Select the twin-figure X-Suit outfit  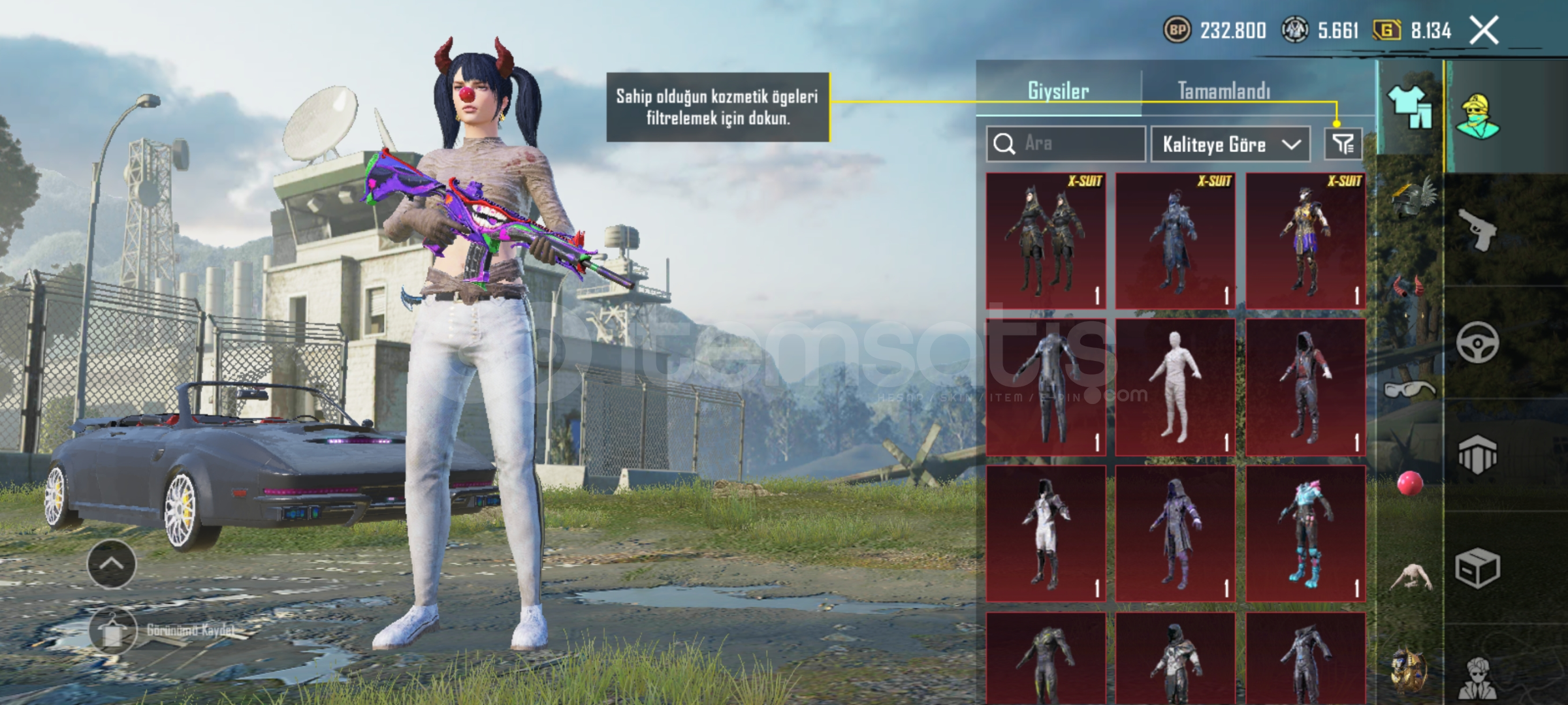(1046, 240)
